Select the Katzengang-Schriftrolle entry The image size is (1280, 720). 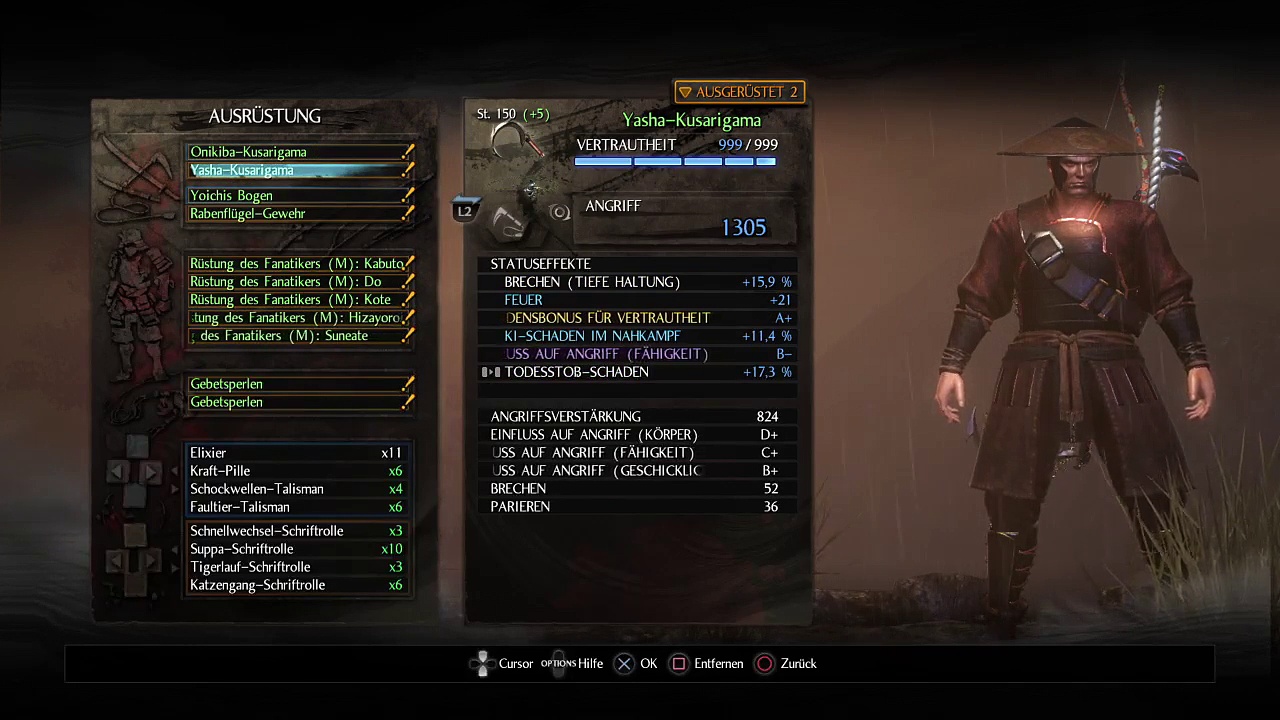(x=296, y=585)
